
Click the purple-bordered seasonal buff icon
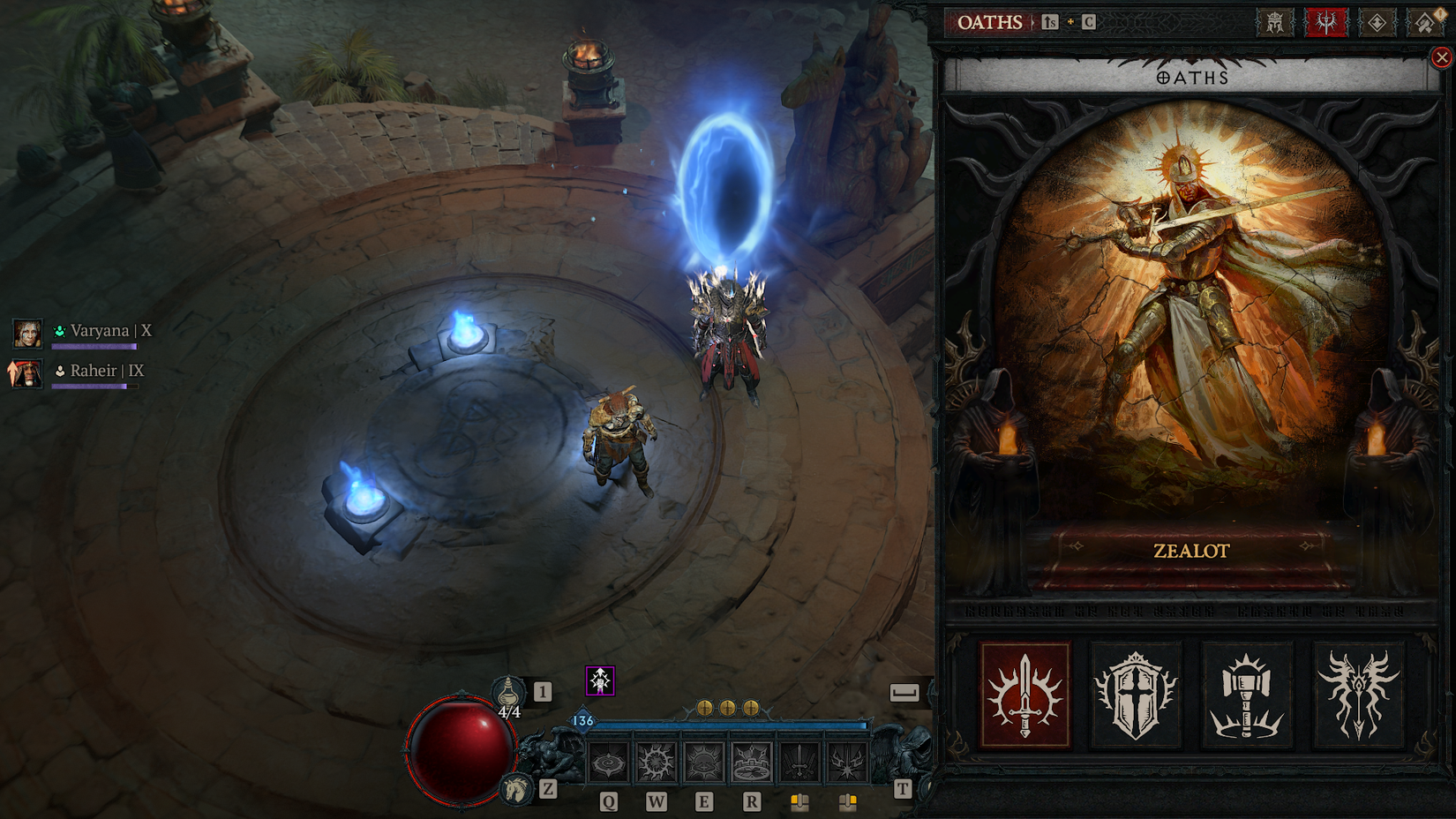point(599,680)
